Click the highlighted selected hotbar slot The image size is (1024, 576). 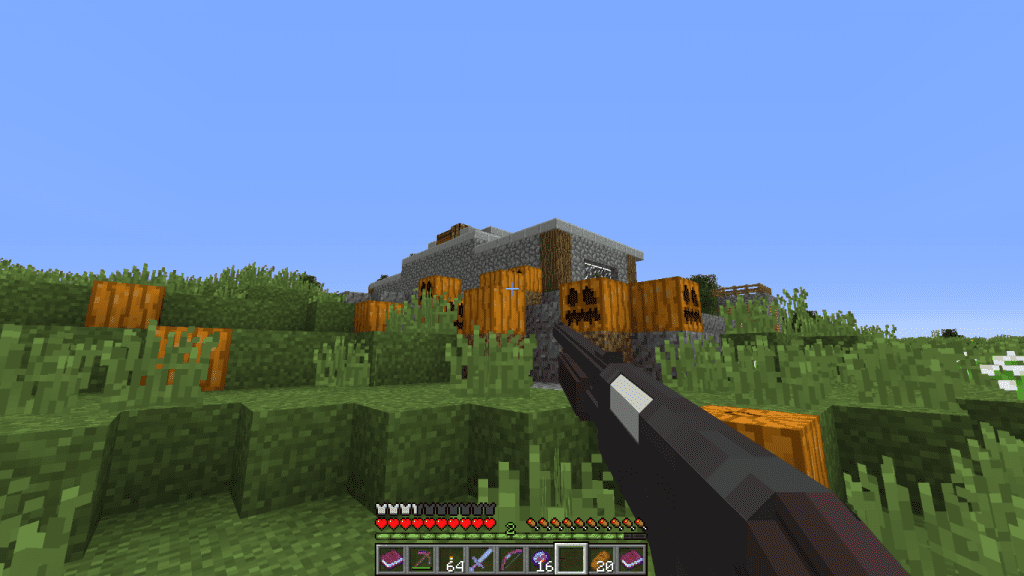pyautogui.click(x=571, y=559)
